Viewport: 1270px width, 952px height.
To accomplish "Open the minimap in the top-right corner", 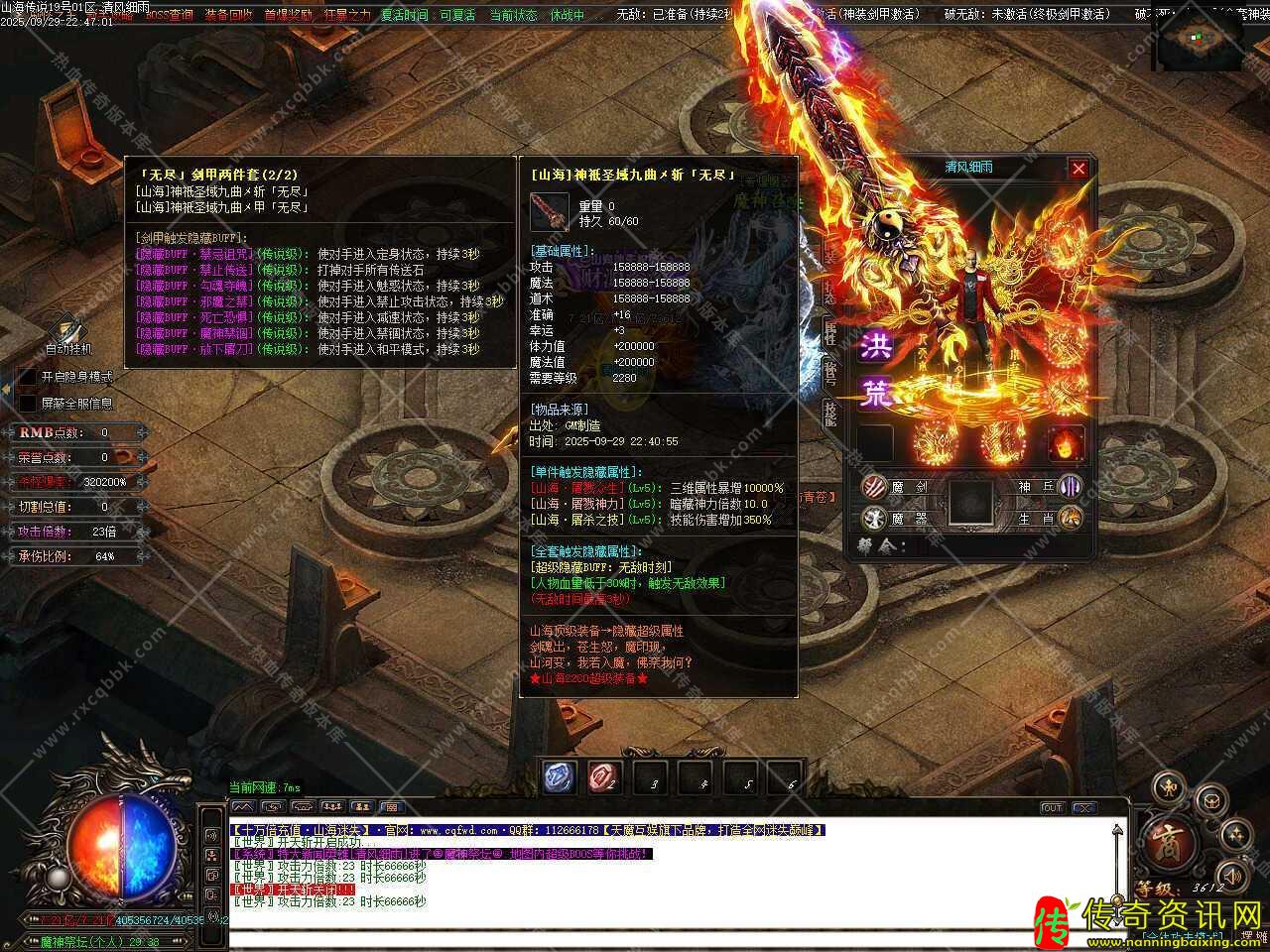I will [x=1201, y=42].
